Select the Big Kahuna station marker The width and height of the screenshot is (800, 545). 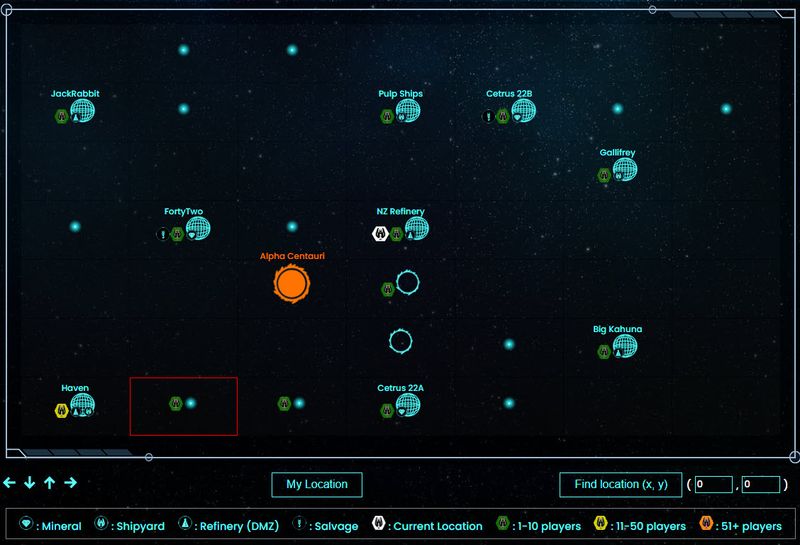point(625,346)
